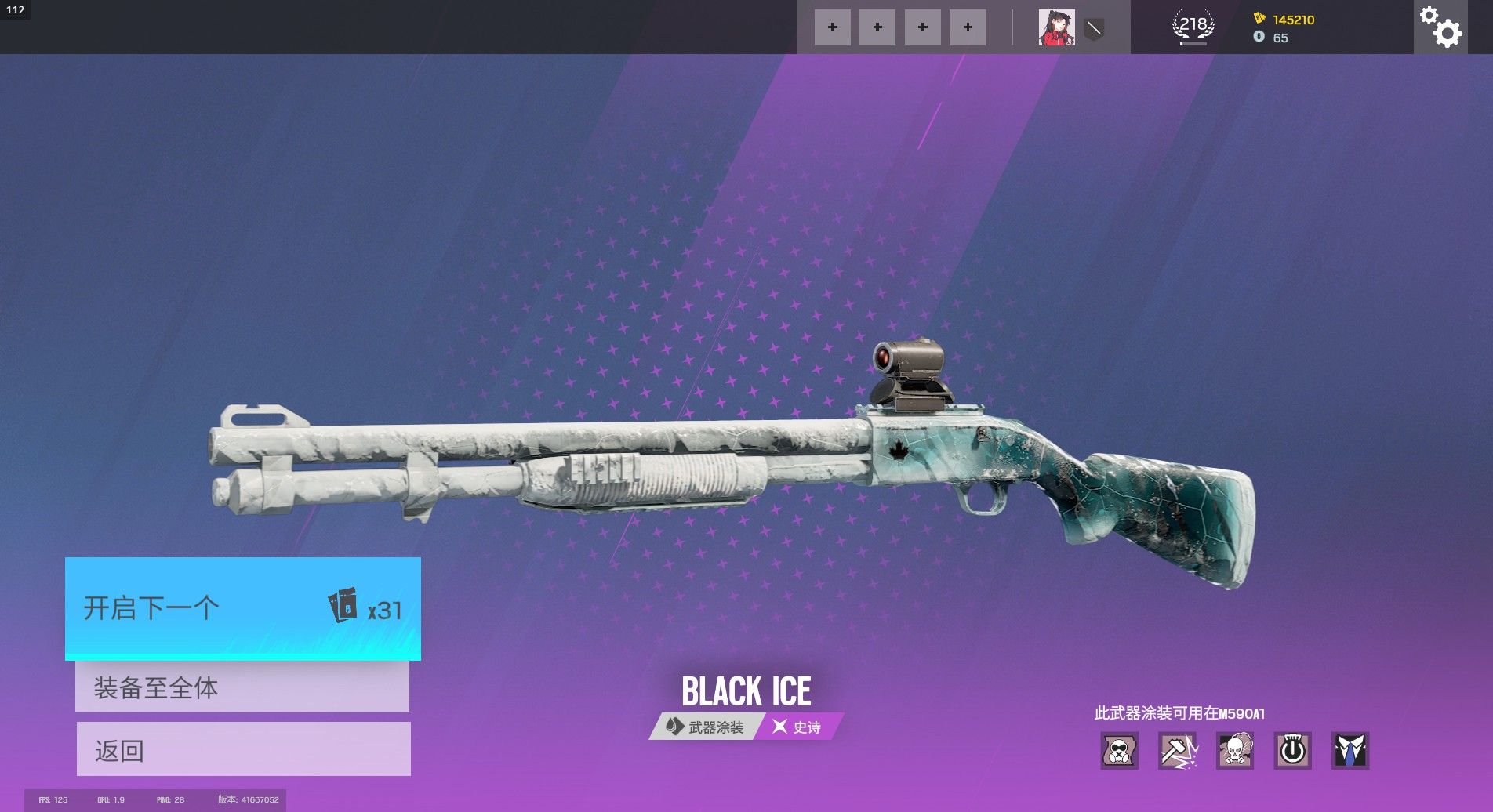Image resolution: width=1493 pixels, height=812 pixels.
Task: Go back with the 返回 button
Action: tap(243, 749)
